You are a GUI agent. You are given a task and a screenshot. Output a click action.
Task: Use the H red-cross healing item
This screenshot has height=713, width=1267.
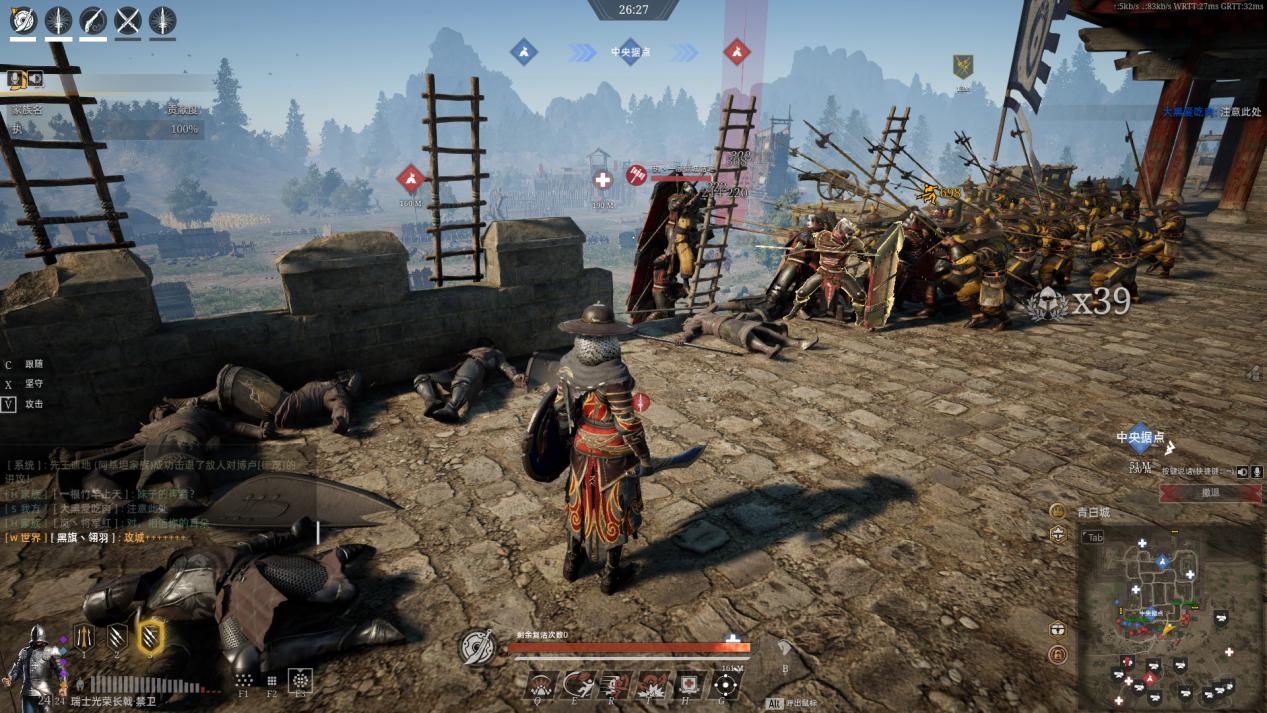point(689,685)
